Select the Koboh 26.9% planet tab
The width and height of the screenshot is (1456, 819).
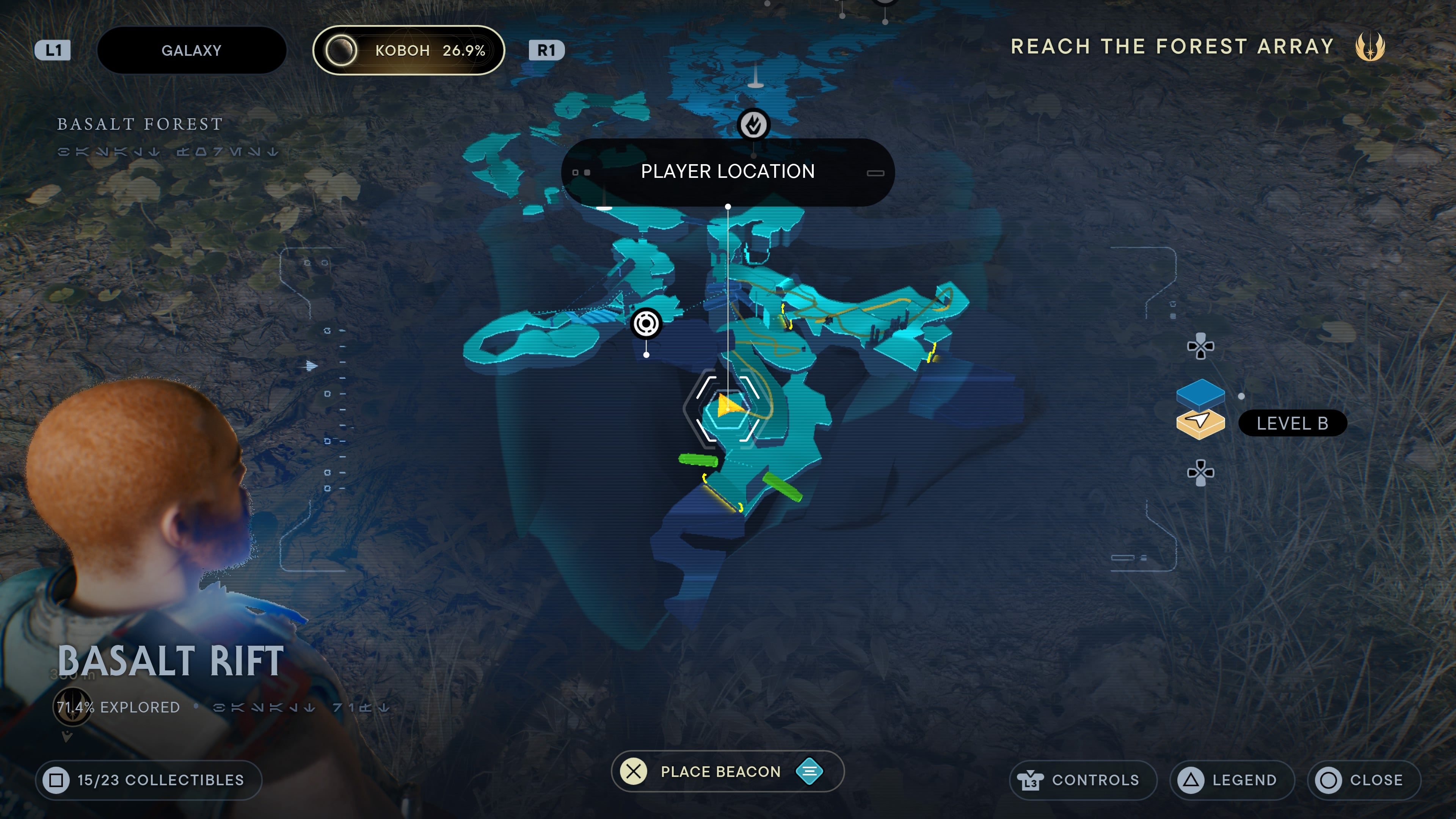tap(408, 50)
